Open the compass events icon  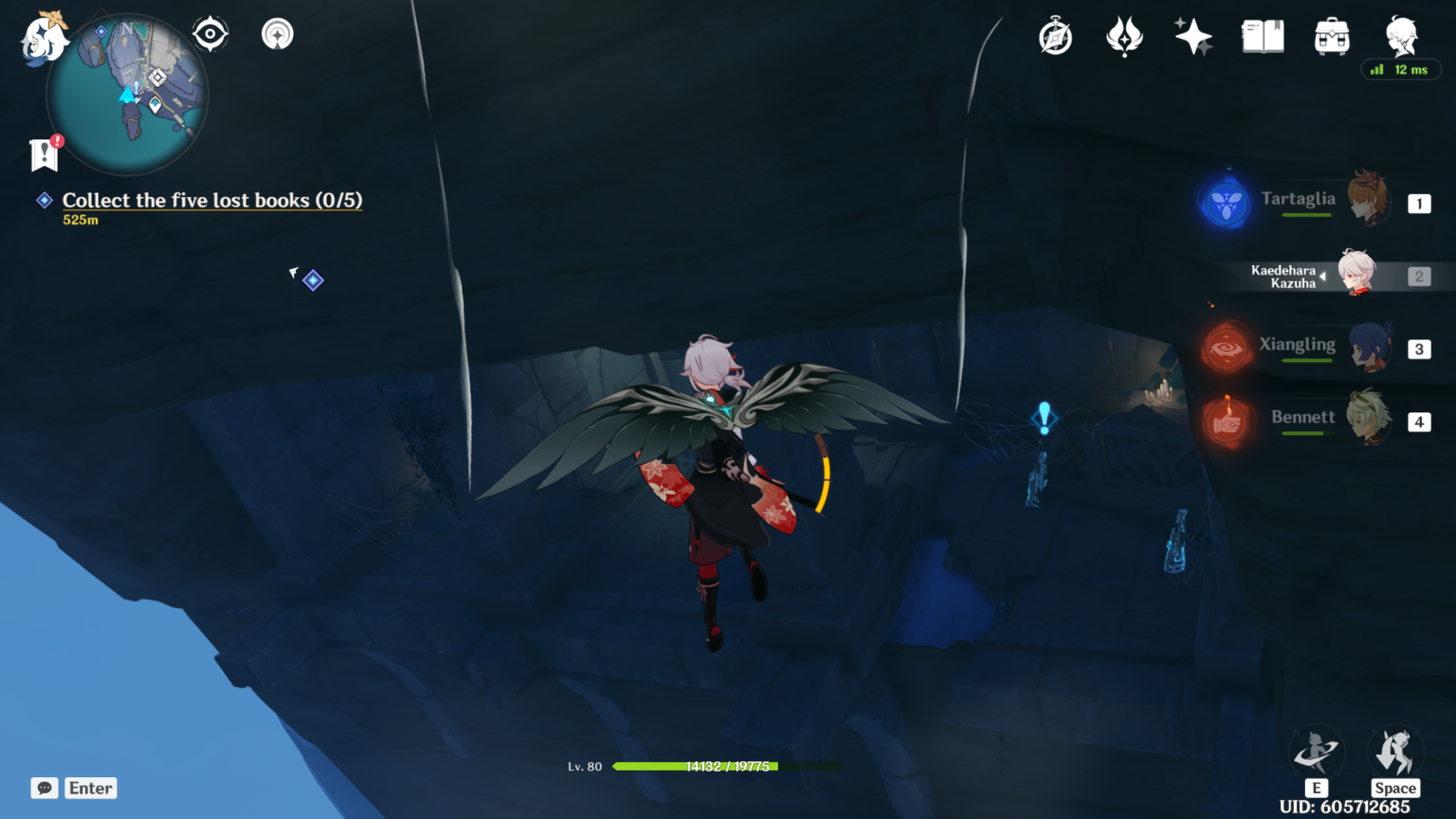coord(1055,38)
